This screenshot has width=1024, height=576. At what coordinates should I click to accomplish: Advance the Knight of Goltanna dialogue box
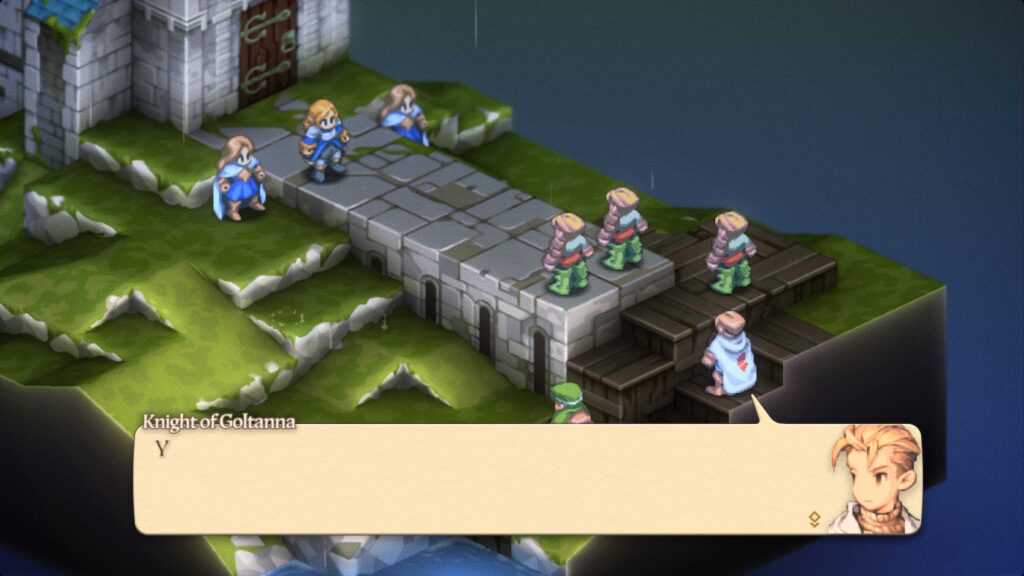480,478
